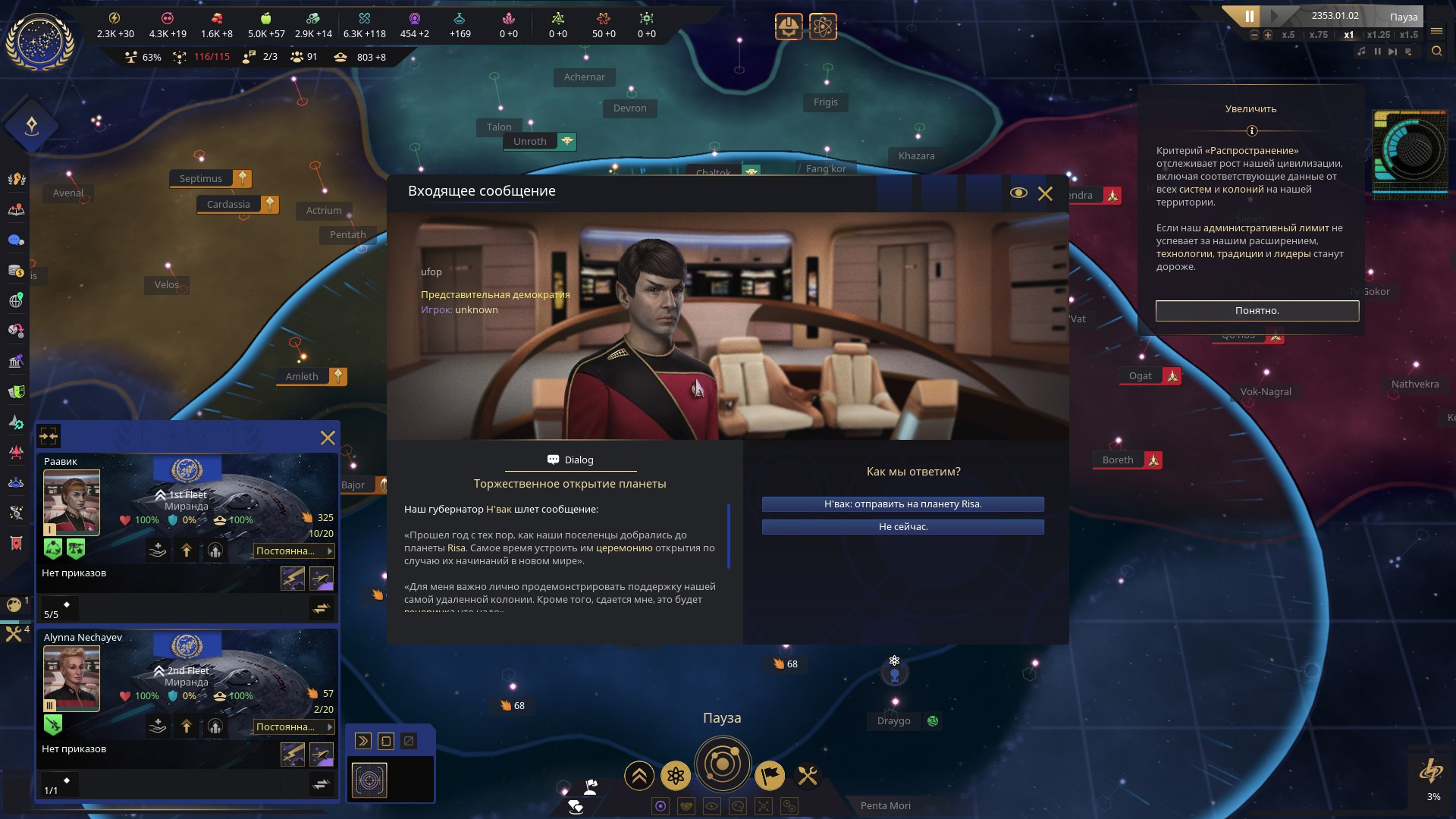Open the hamburger menu icon
This screenshot has width=1456, height=819.
coord(1436,32)
